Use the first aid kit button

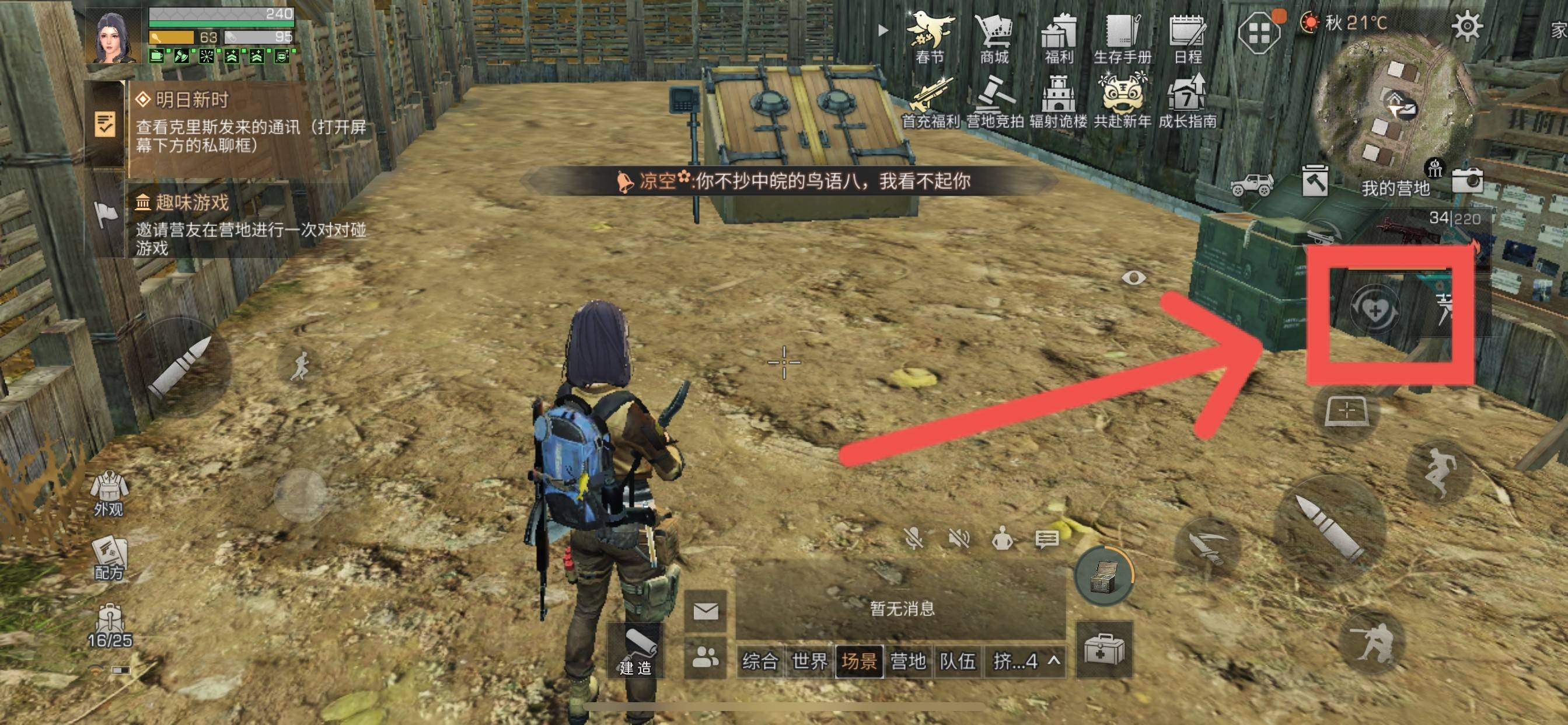point(1104,650)
